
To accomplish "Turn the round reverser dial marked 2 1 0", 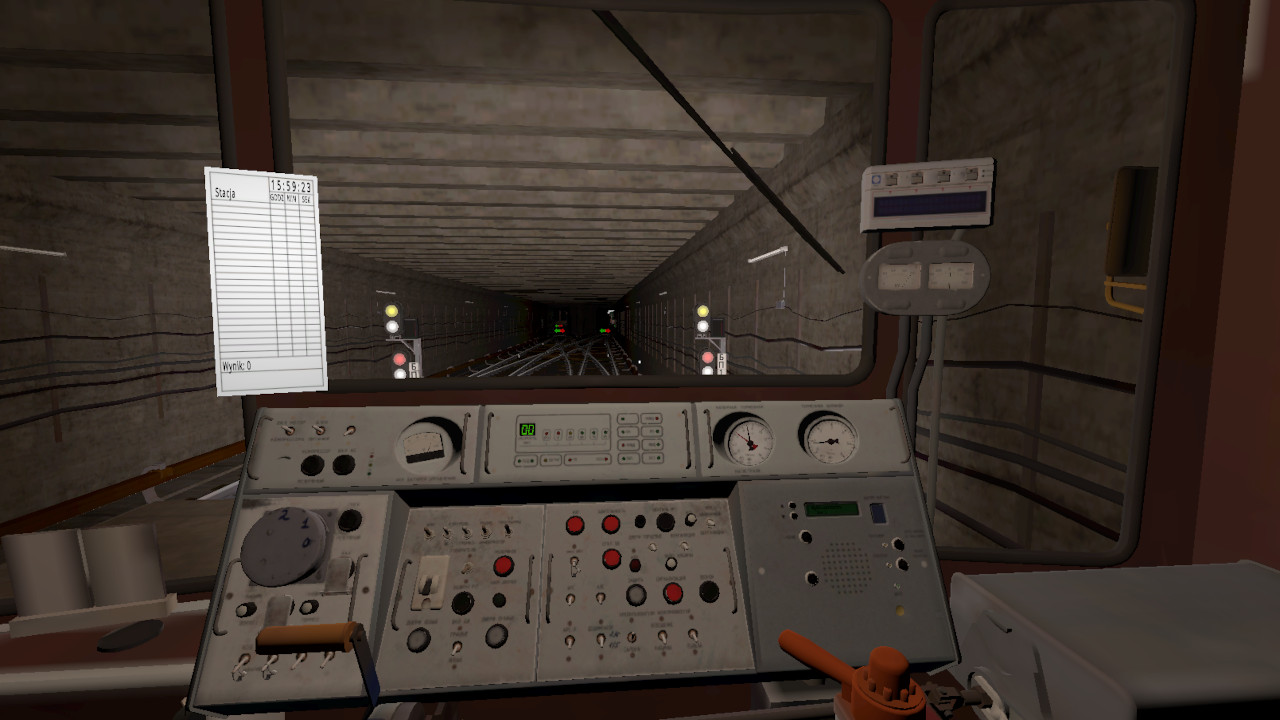I will click(x=284, y=544).
